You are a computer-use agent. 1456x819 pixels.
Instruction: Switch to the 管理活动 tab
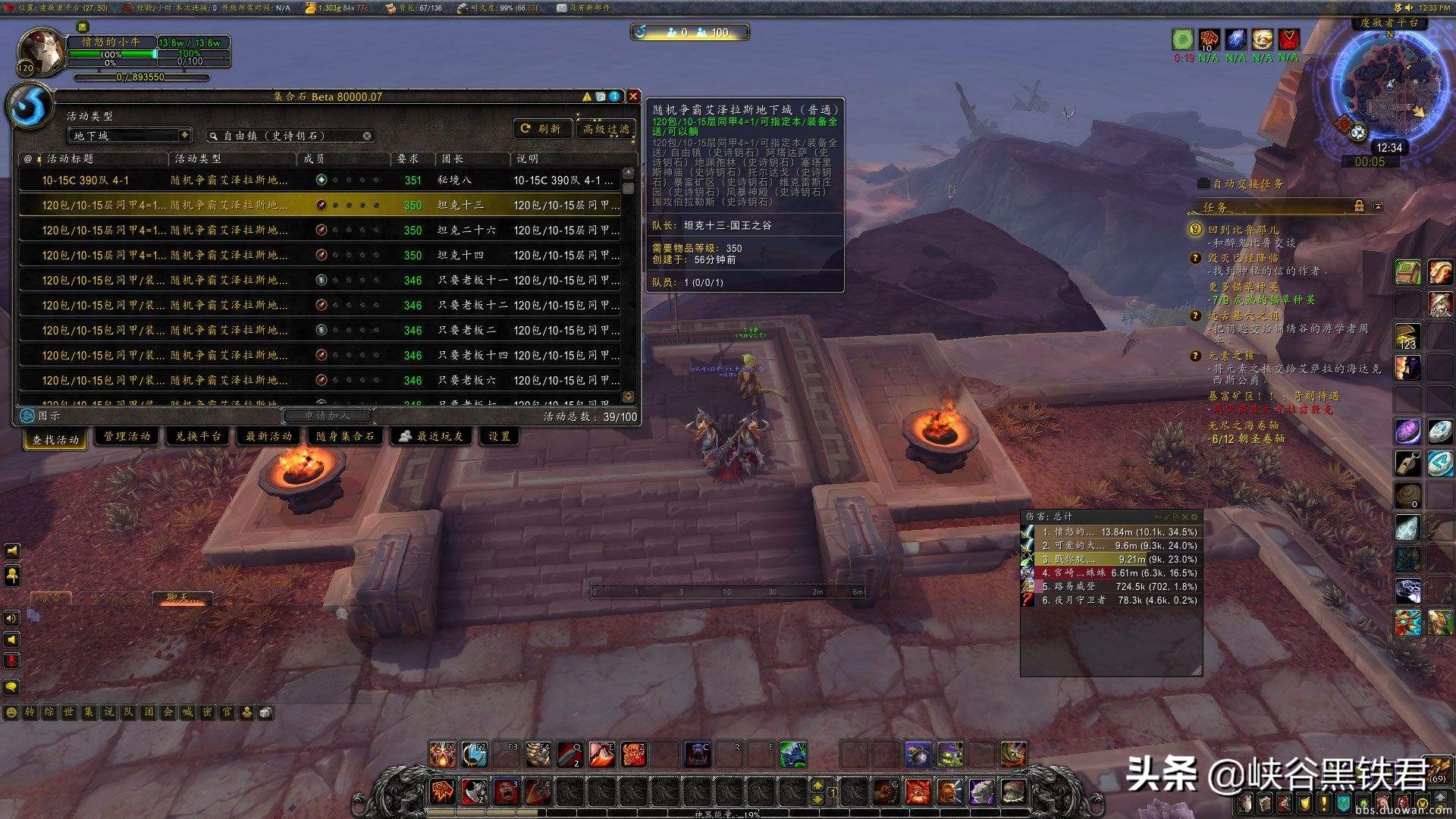pos(127,436)
